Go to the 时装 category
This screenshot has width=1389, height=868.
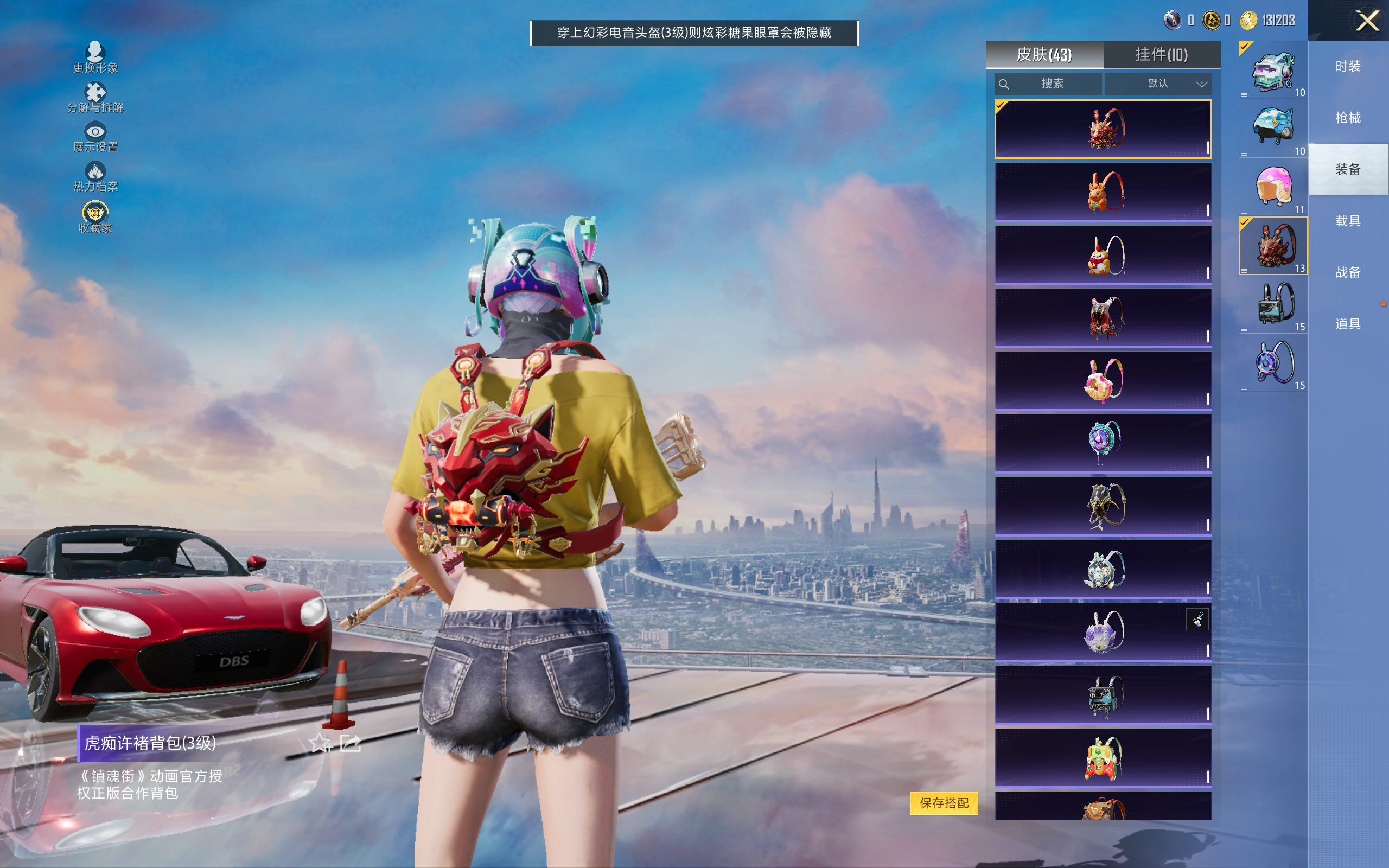(1348, 67)
